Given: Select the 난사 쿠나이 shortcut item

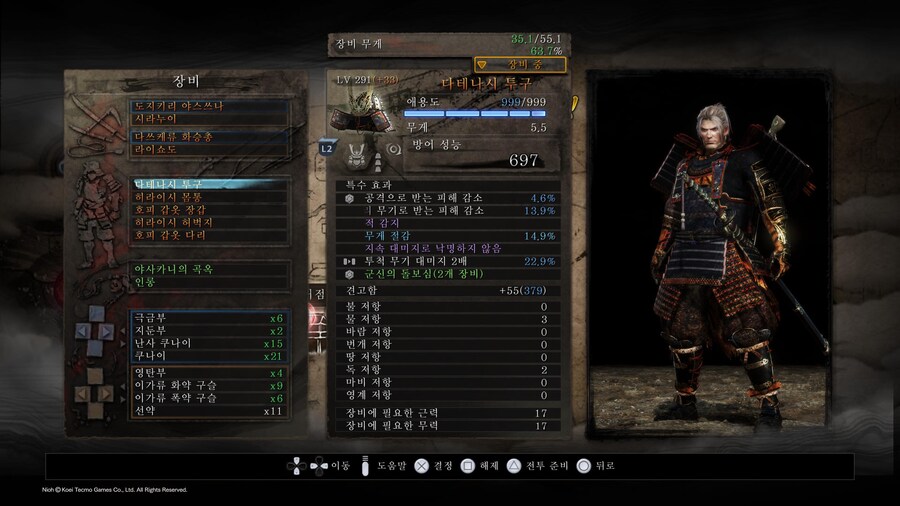Looking at the screenshot, I should click(x=209, y=343).
